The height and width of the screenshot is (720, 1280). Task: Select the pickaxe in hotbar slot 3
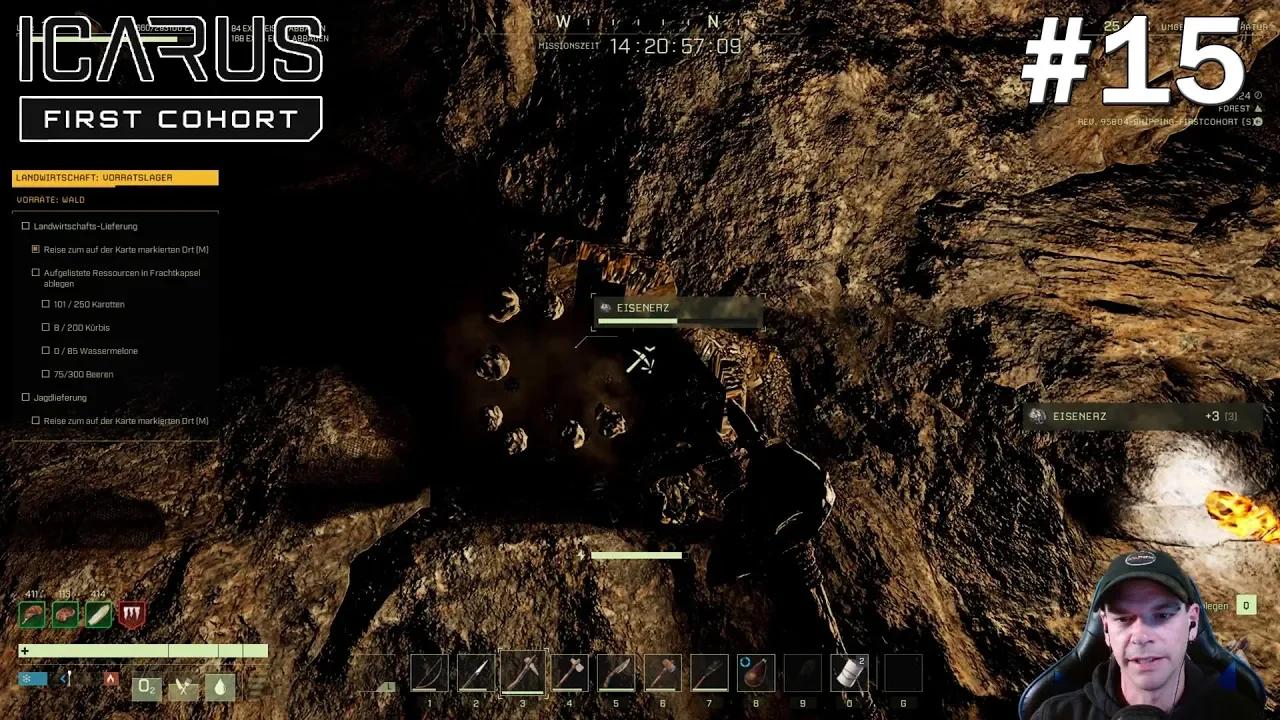click(x=521, y=672)
